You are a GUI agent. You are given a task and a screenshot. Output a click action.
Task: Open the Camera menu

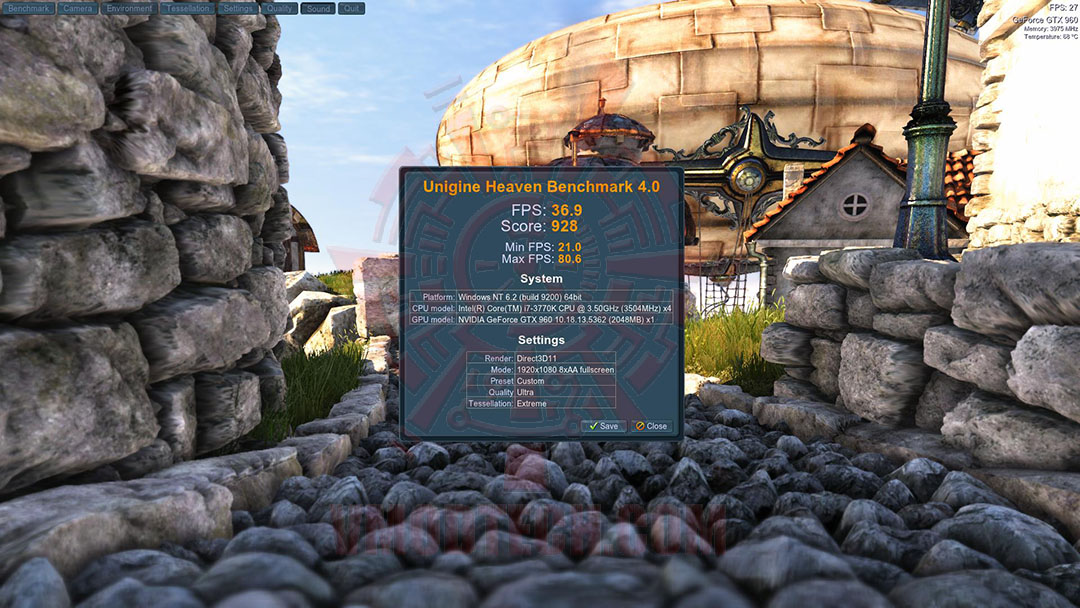point(77,8)
